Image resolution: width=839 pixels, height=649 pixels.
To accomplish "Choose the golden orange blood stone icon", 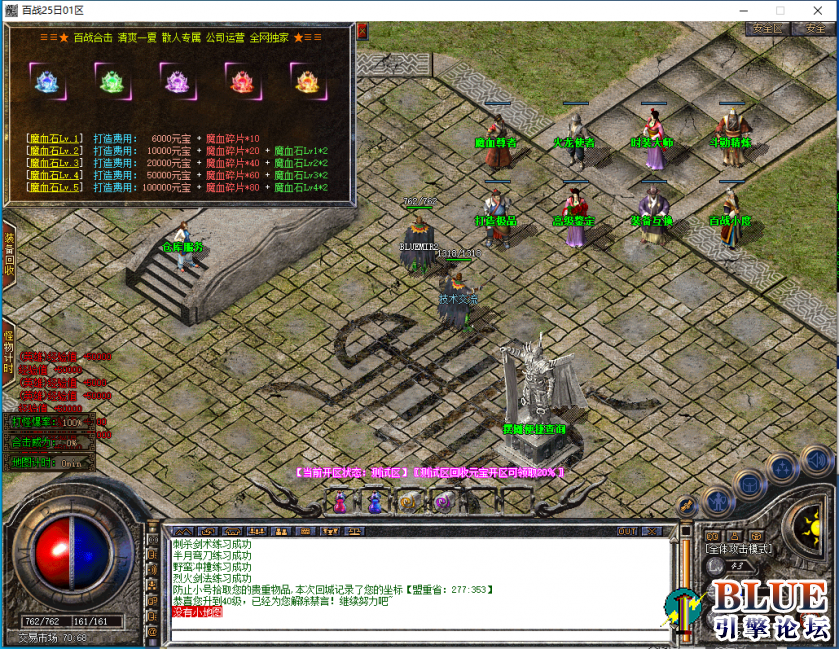I will [x=305, y=80].
